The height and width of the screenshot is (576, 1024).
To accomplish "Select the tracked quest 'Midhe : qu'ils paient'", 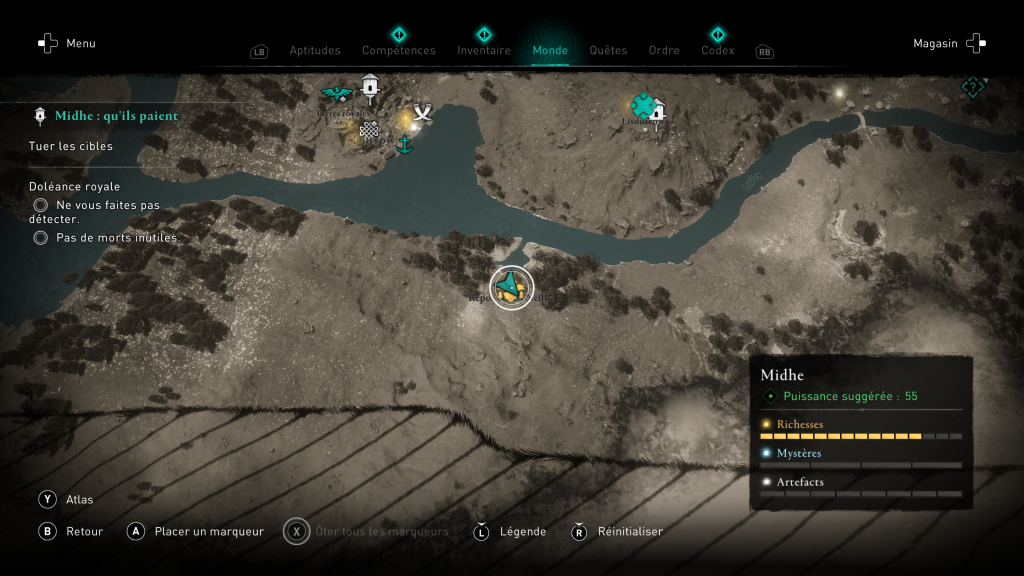I will (116, 116).
